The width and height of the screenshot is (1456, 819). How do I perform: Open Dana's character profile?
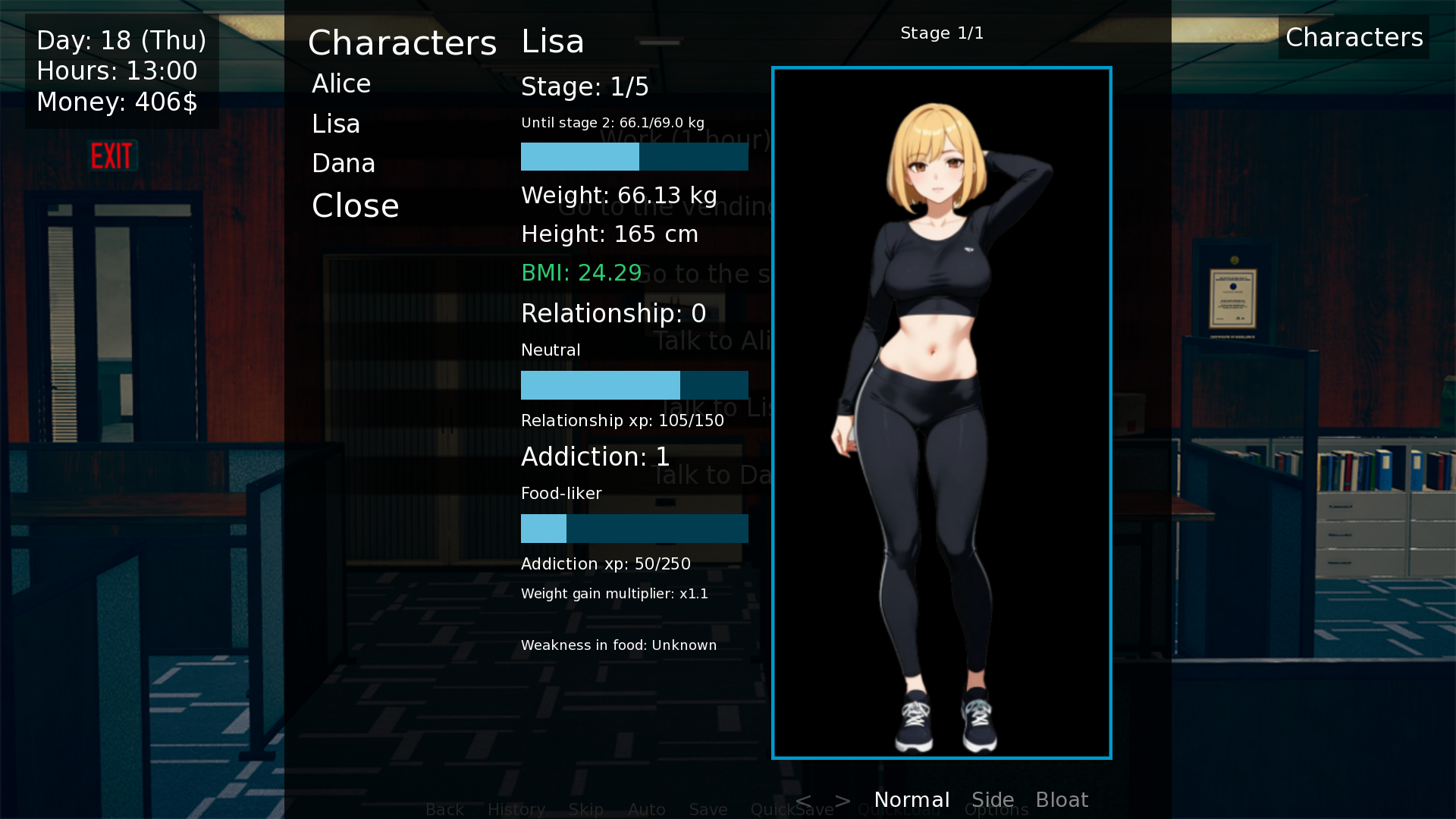344,164
